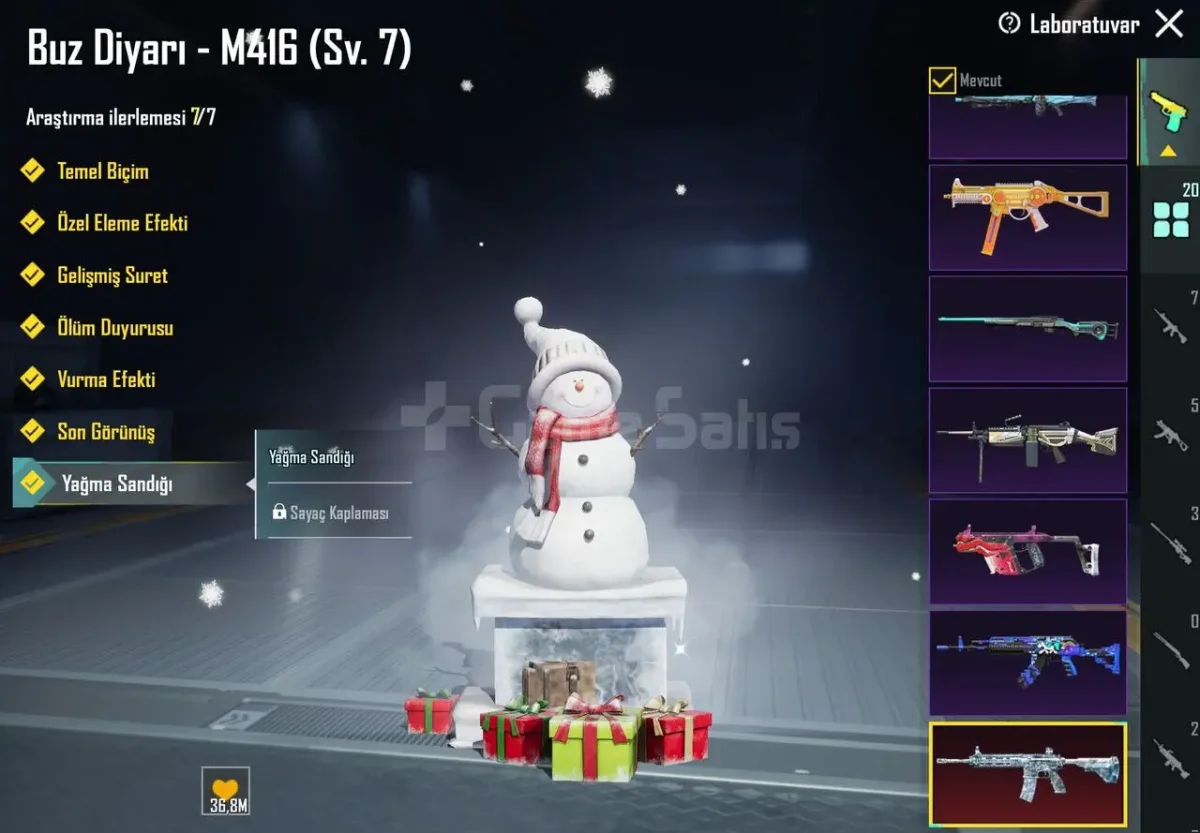View the Son Görünüş stage
The image size is (1200, 833).
point(106,432)
